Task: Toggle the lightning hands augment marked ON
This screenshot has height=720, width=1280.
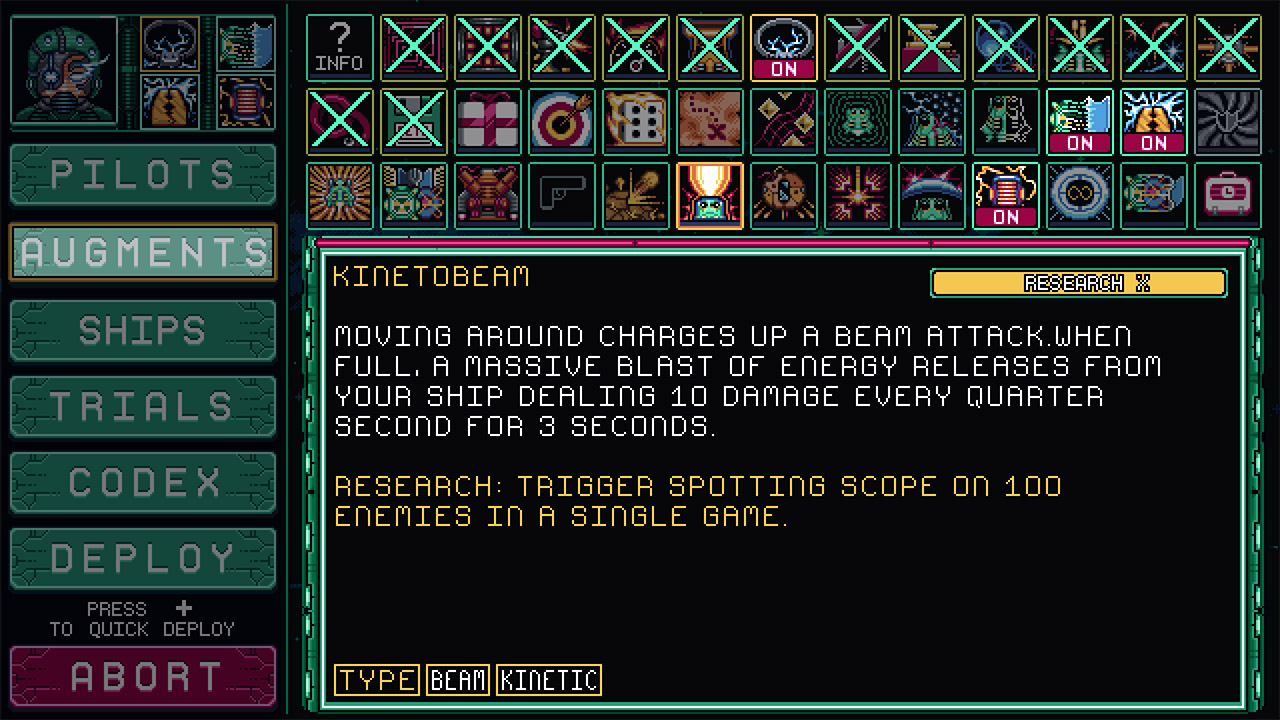Action: (1154, 121)
